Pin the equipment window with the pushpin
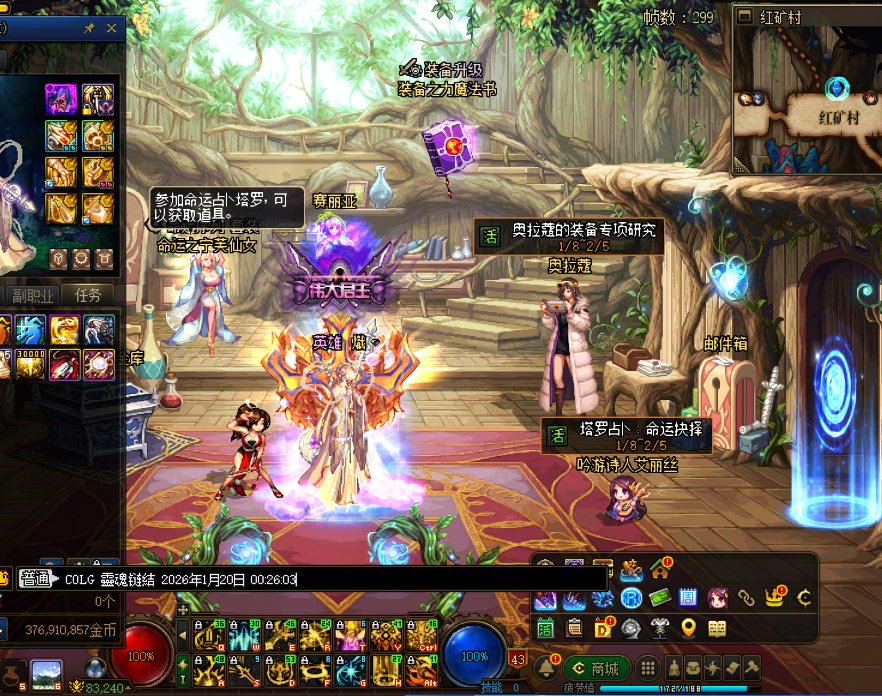The width and height of the screenshot is (882, 696). (x=89, y=29)
